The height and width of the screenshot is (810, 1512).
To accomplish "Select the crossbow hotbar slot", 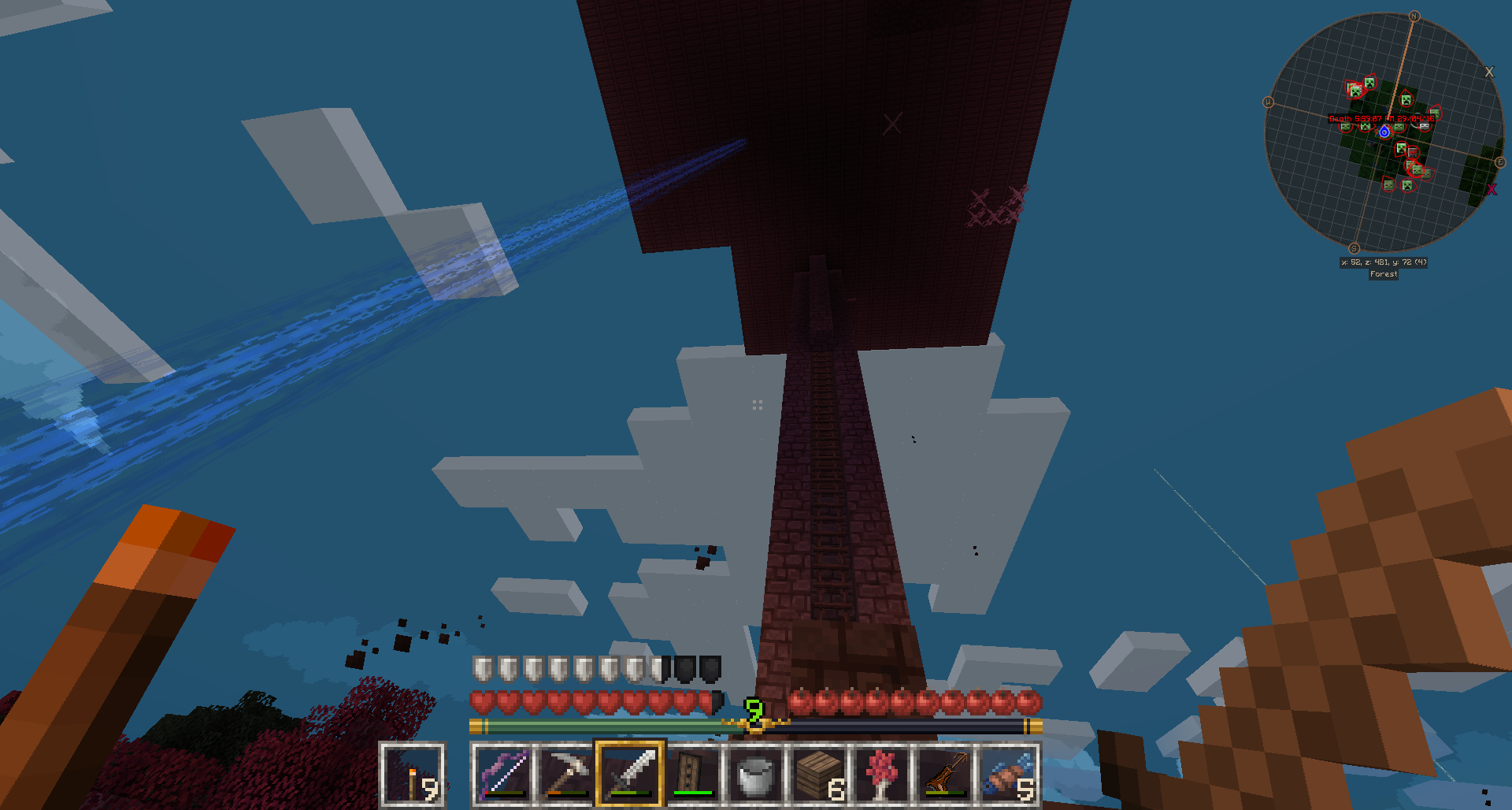I will point(945,774).
